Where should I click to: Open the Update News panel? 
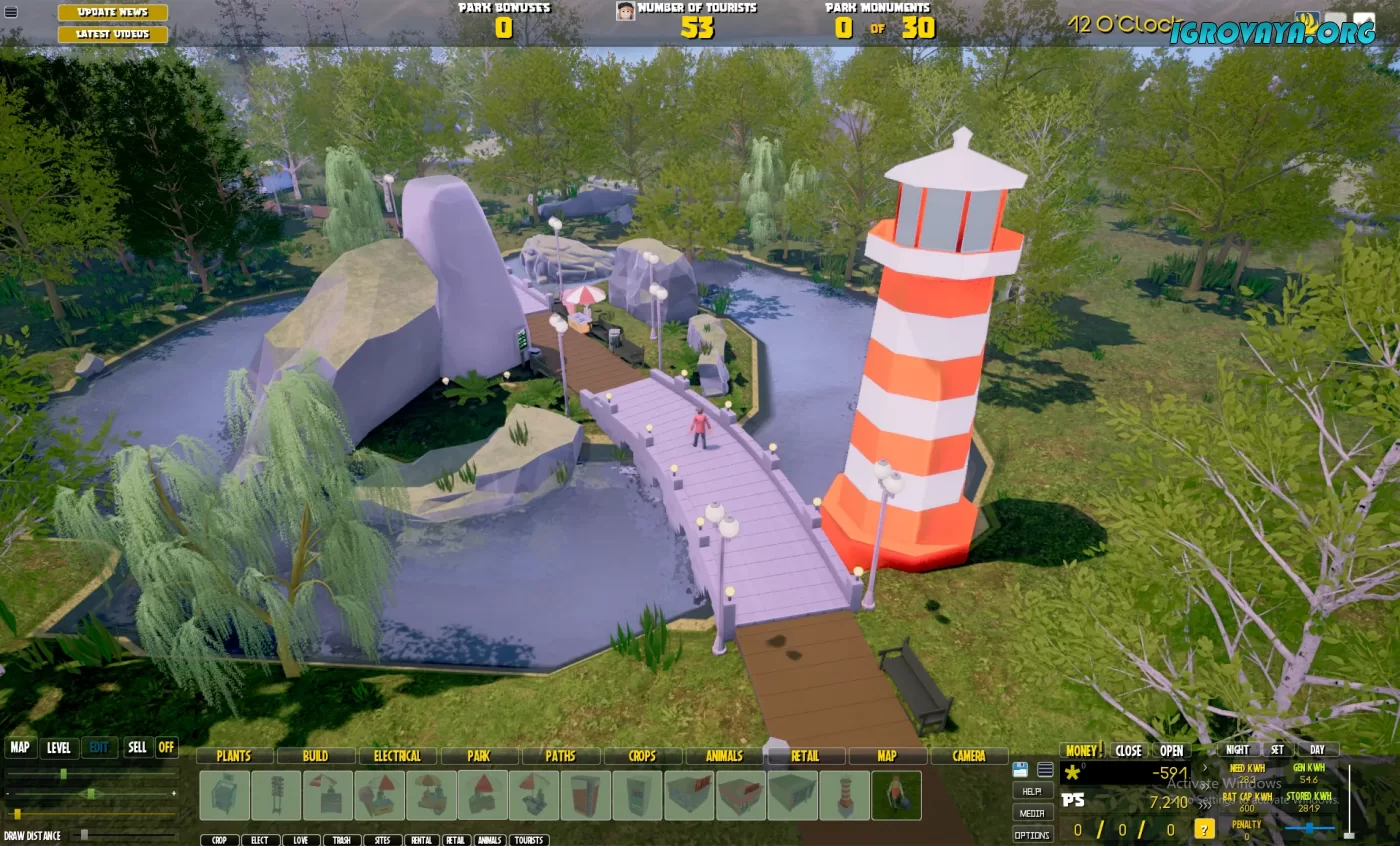click(x=112, y=12)
